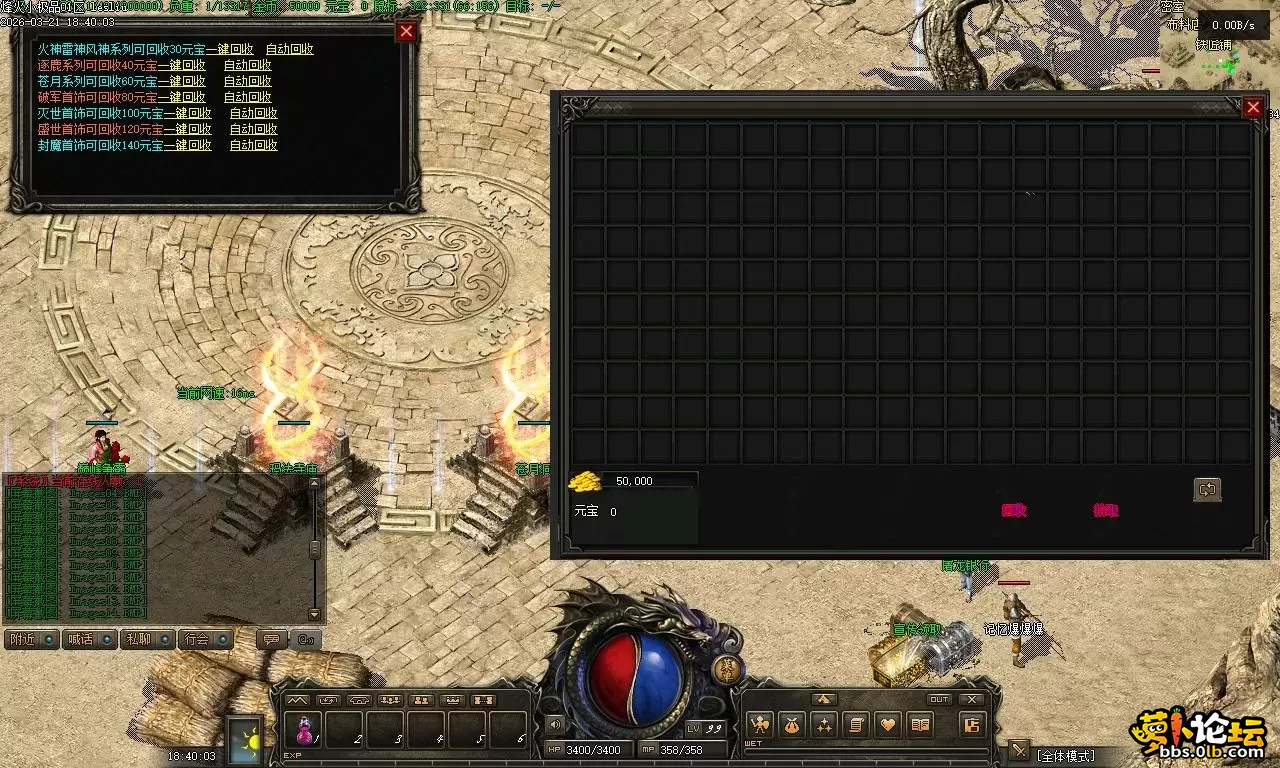
Task: Use the pink potion in hotbar slot 1
Action: coord(304,729)
